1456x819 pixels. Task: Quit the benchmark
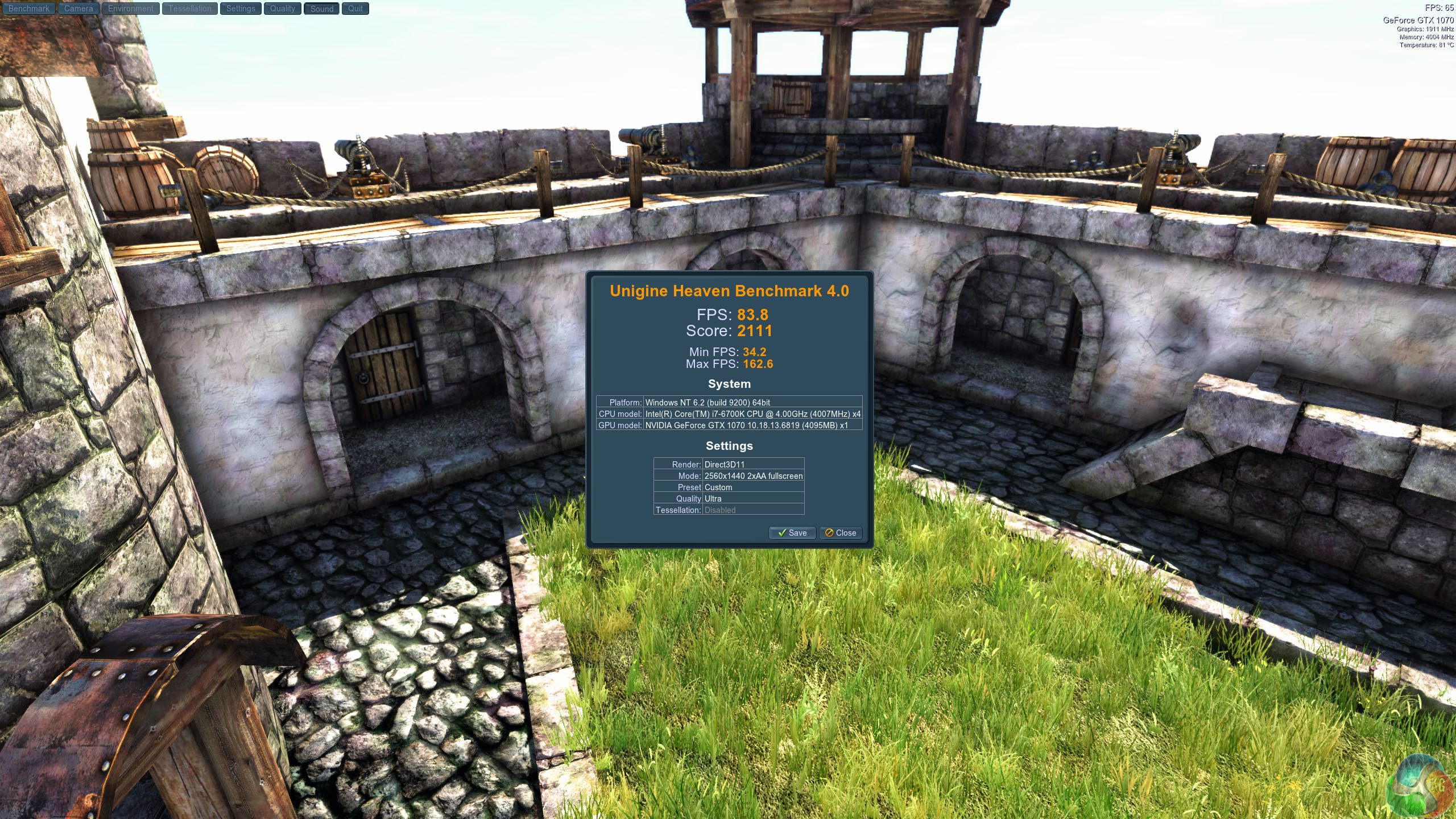[355, 9]
